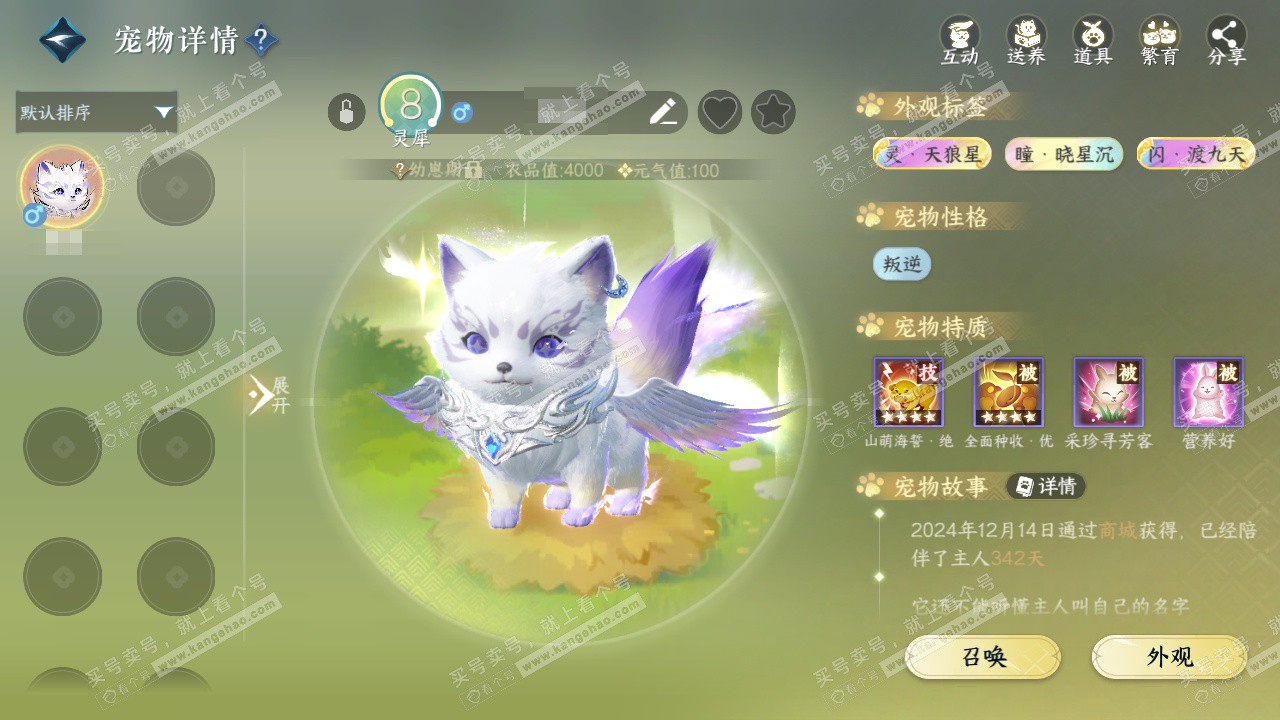Open the 默认排序 sorting dropdown
The image size is (1280, 720).
pyautogui.click(x=96, y=112)
